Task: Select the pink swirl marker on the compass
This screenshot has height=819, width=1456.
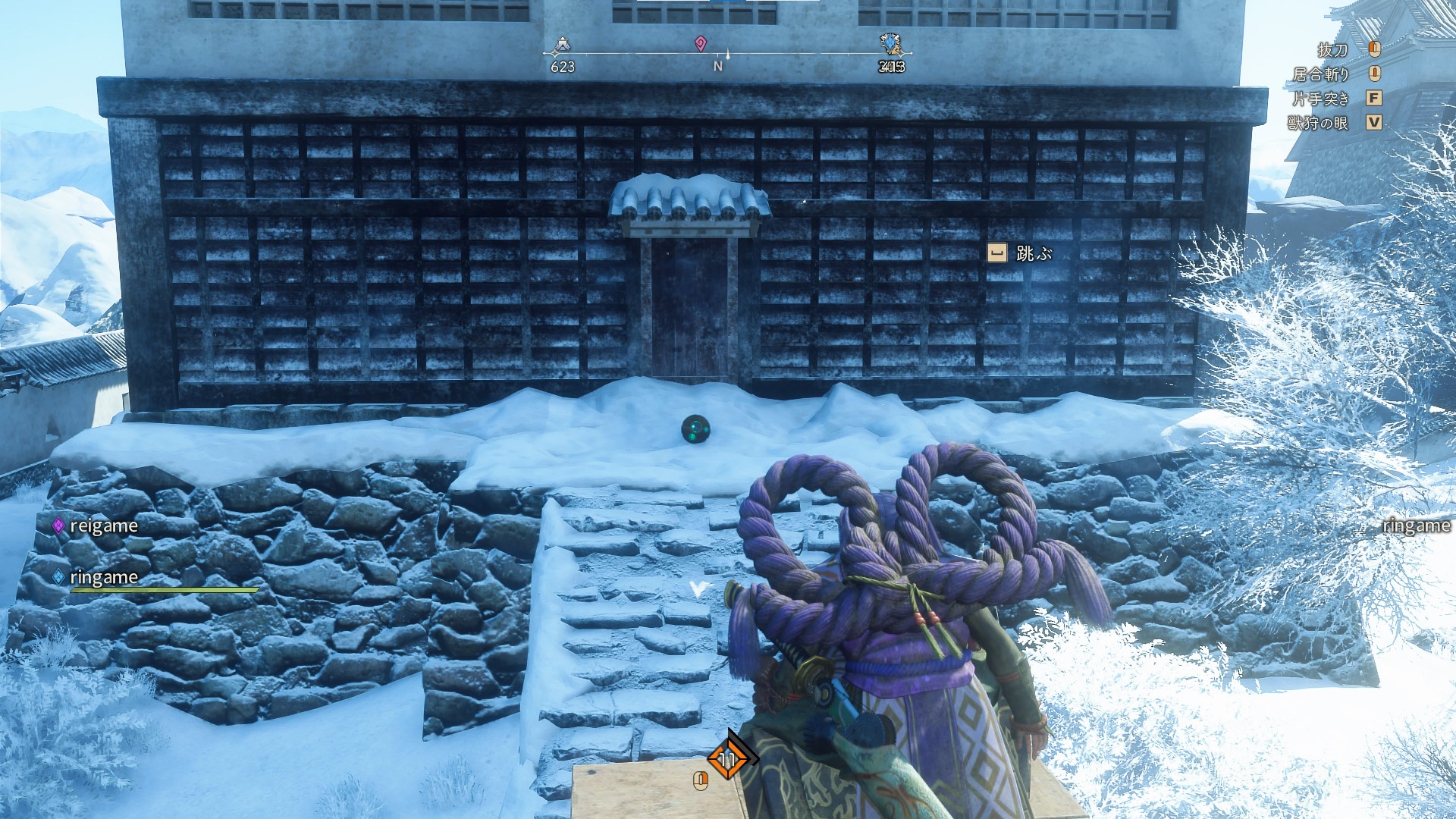Action: (x=700, y=44)
